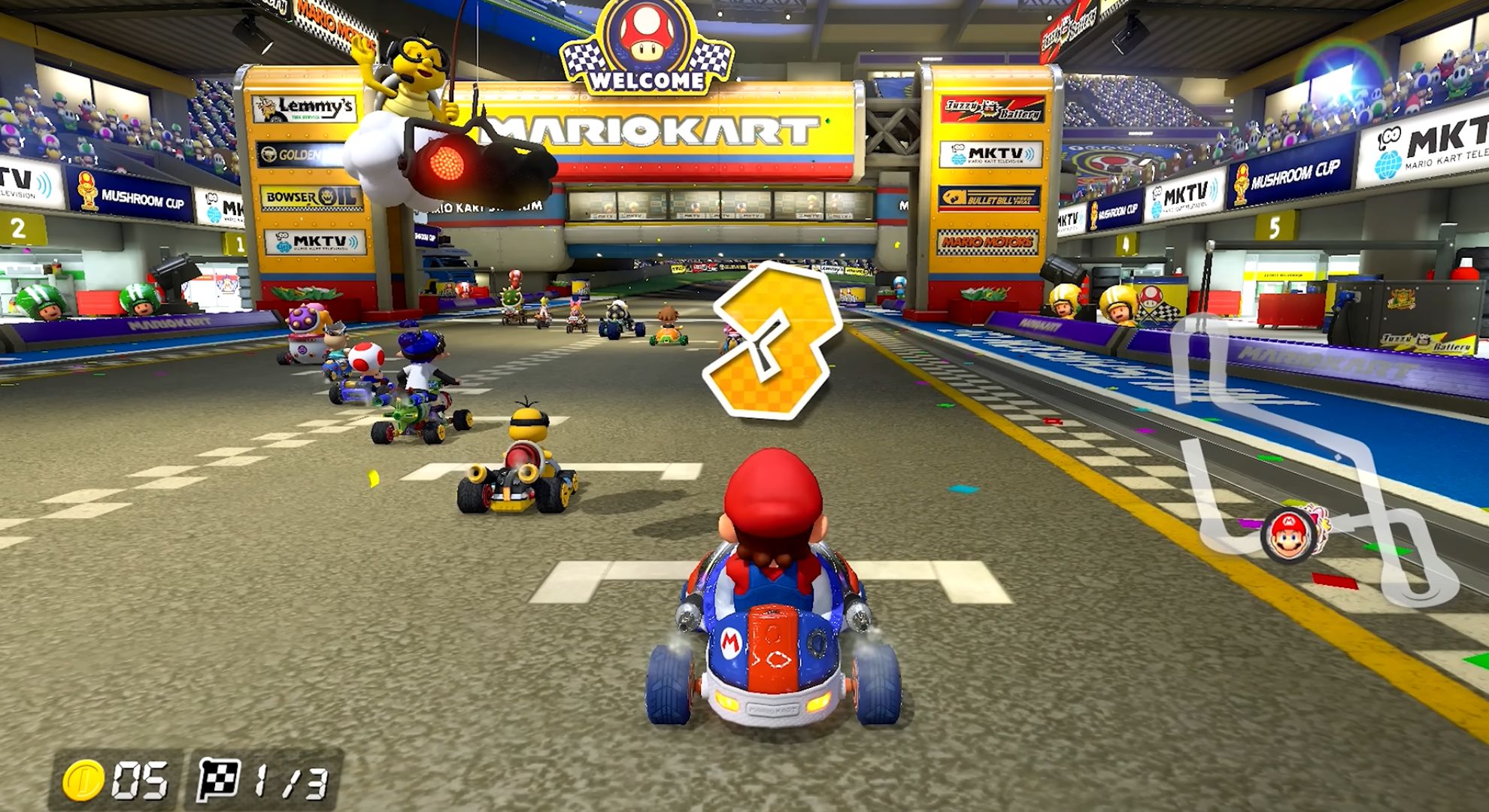1489x812 pixels.
Task: Click the pit lane number 2 sign
Action: click(17, 229)
